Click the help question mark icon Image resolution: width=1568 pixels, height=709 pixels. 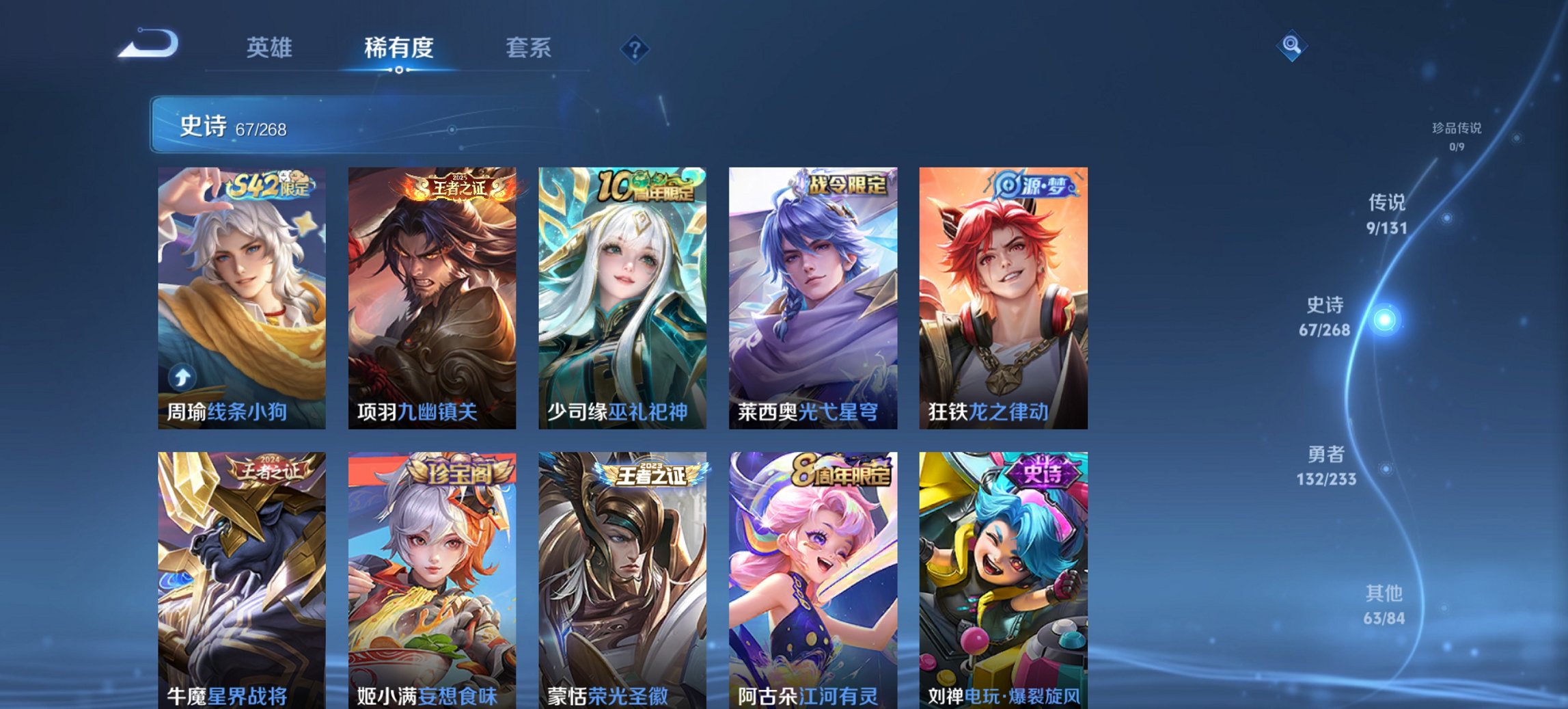tap(635, 49)
